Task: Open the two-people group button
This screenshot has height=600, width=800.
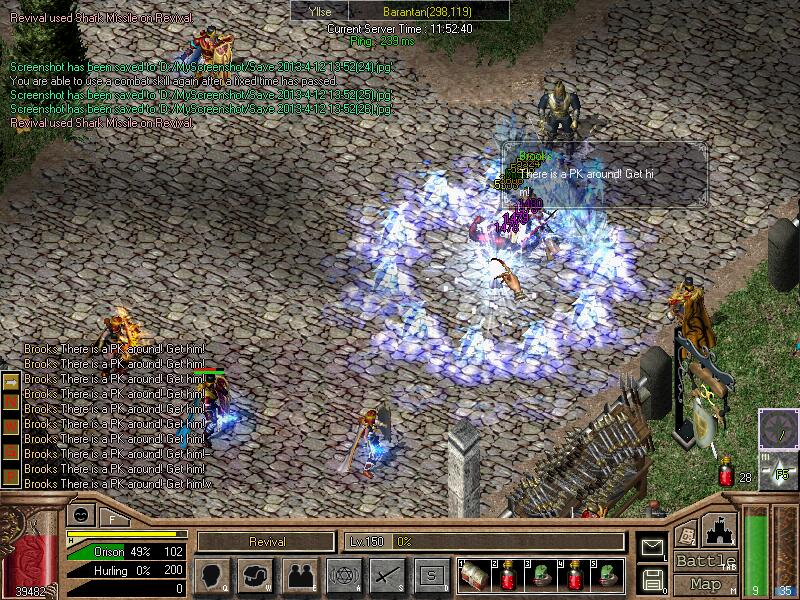Action: pos(300,576)
